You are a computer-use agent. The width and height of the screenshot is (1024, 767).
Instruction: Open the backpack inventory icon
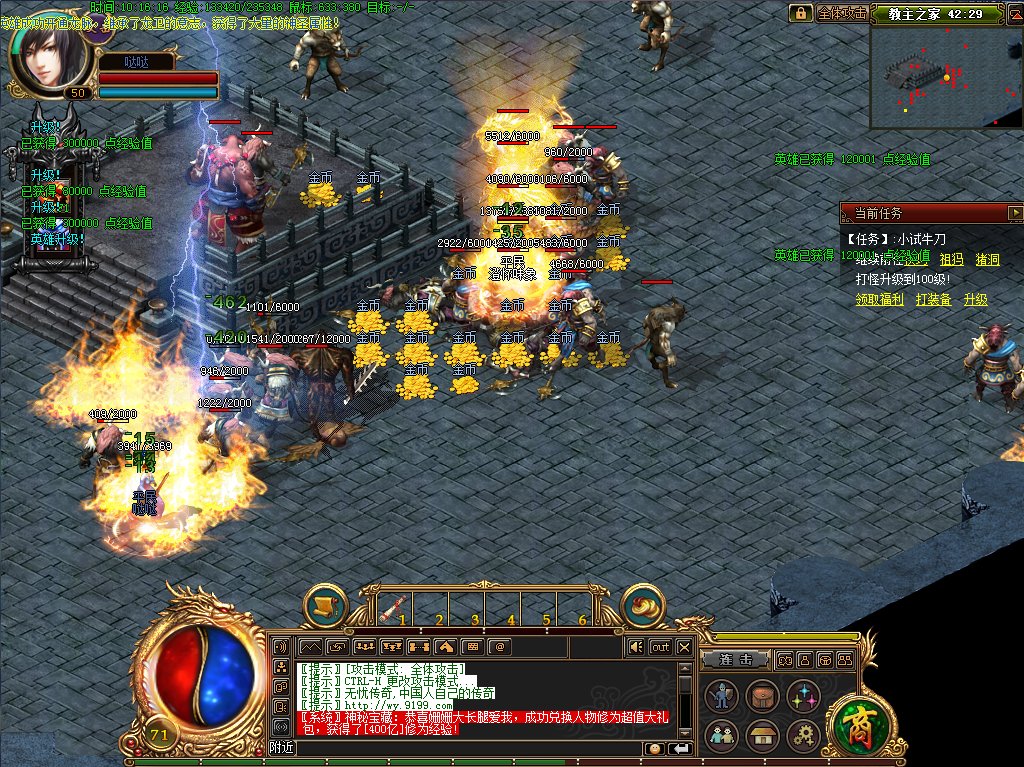tap(762, 695)
